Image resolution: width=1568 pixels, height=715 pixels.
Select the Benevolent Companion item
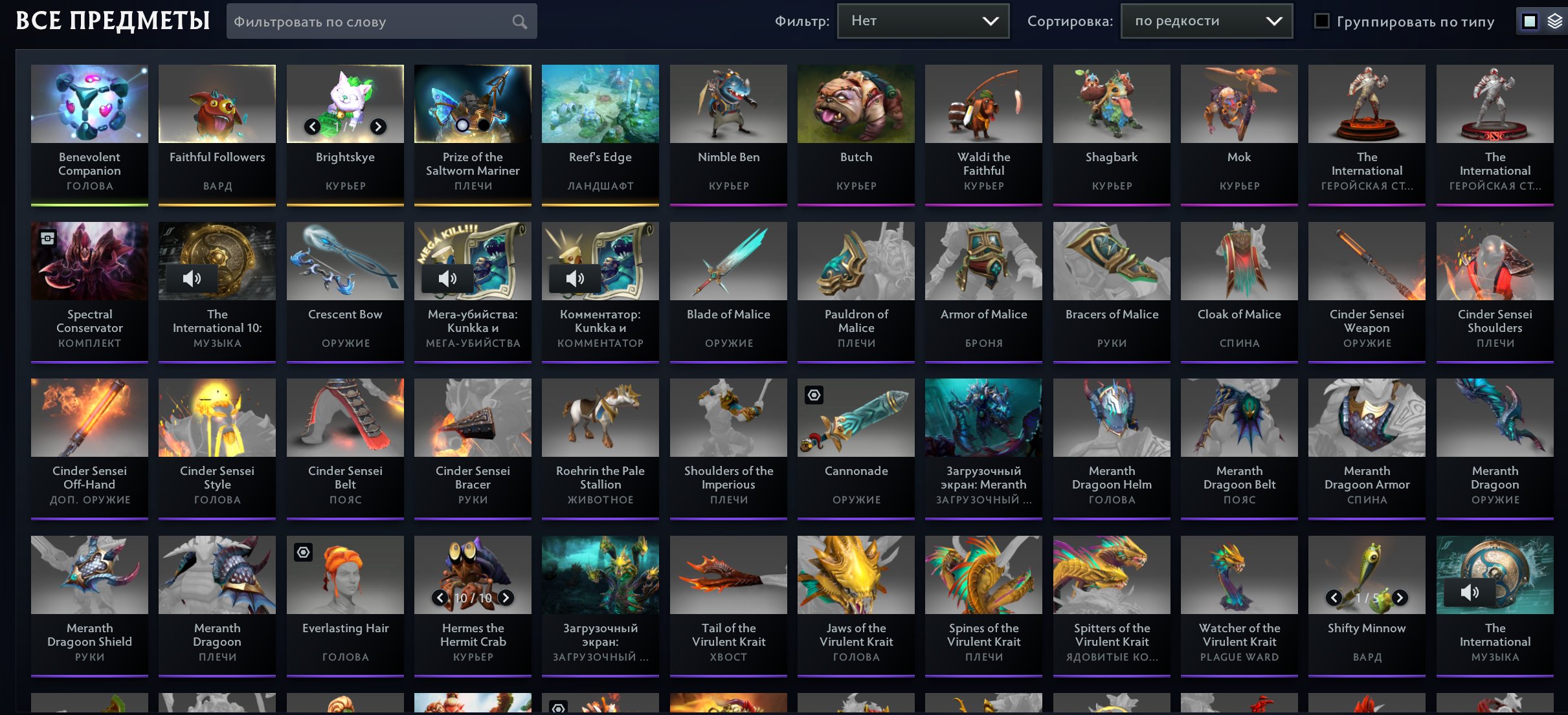tap(89, 103)
